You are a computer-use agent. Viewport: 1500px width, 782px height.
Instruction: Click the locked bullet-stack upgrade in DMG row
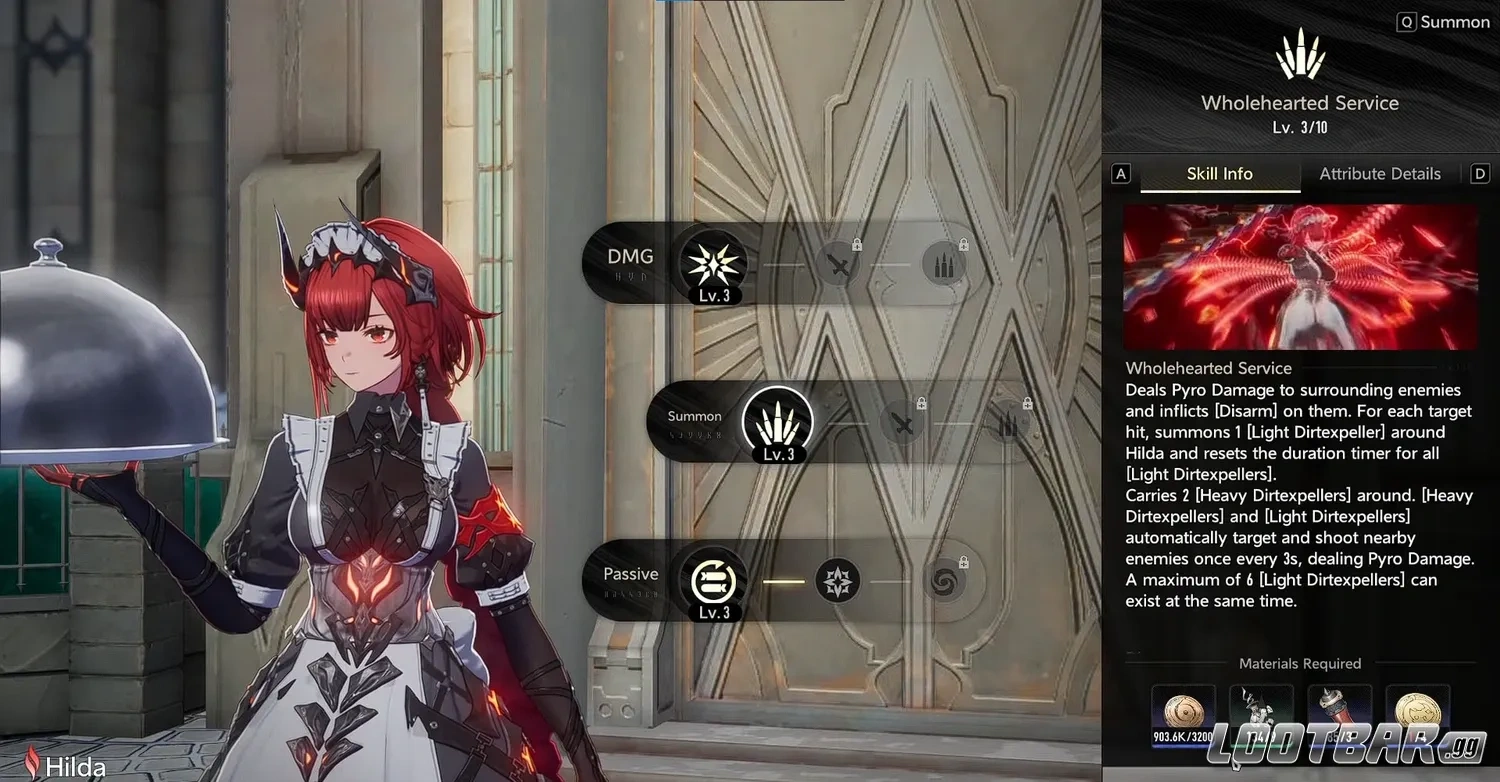(944, 265)
